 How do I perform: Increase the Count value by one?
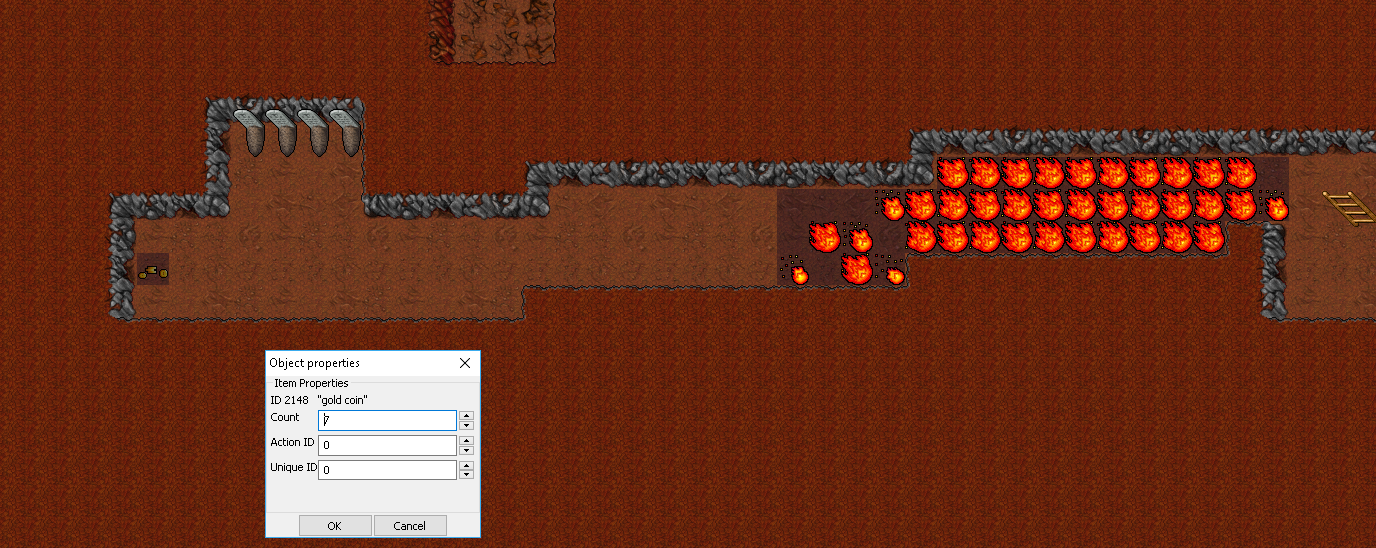tap(466, 416)
